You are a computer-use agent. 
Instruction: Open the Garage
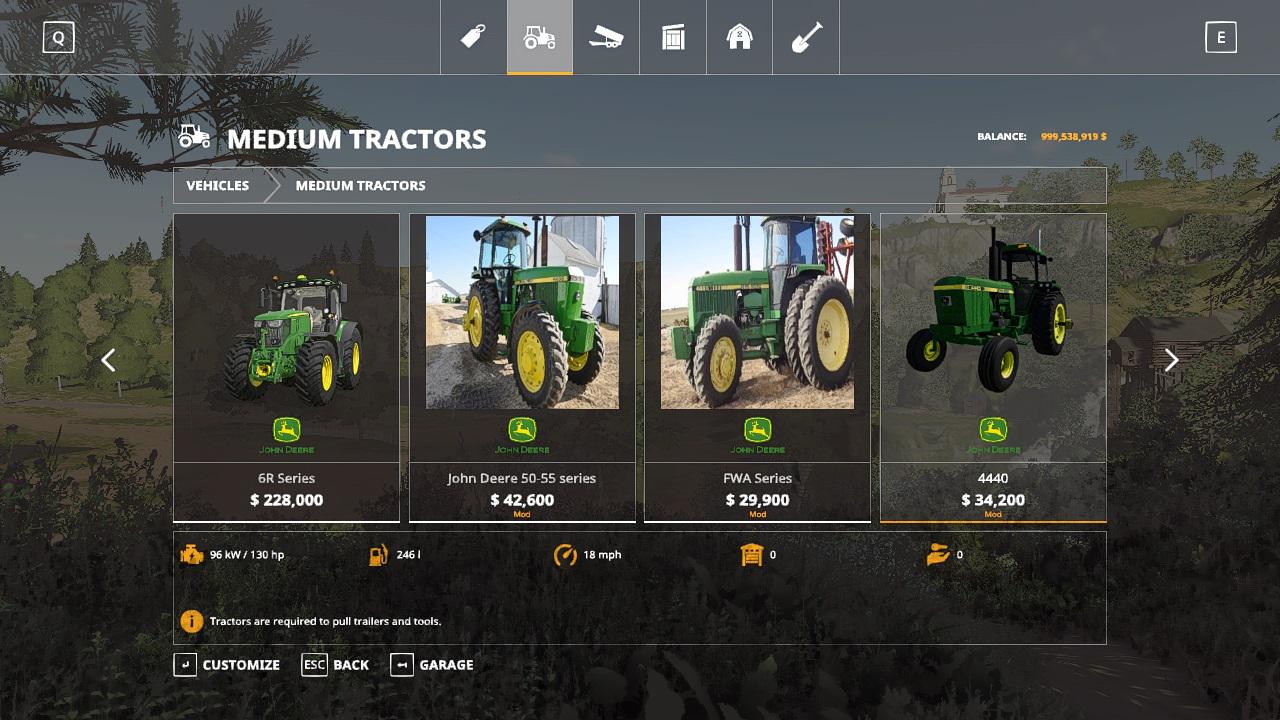pyautogui.click(x=432, y=665)
